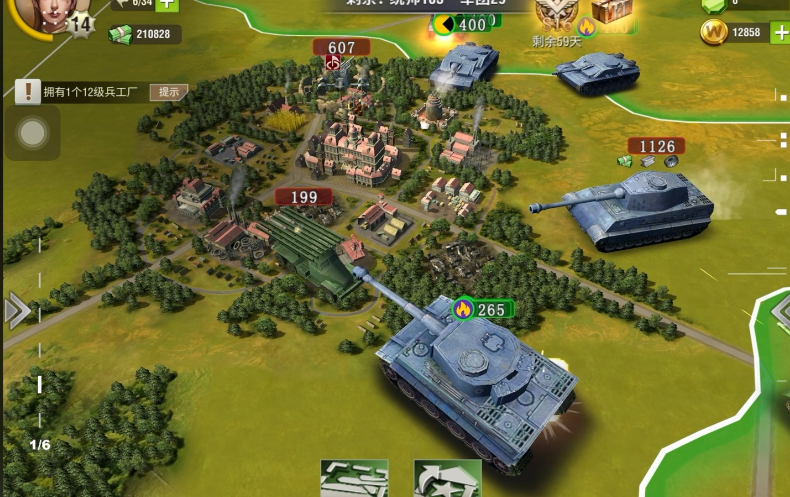The height and width of the screenshot is (497, 790).
Task: Open the supply crate chest icon
Action: click(611, 10)
